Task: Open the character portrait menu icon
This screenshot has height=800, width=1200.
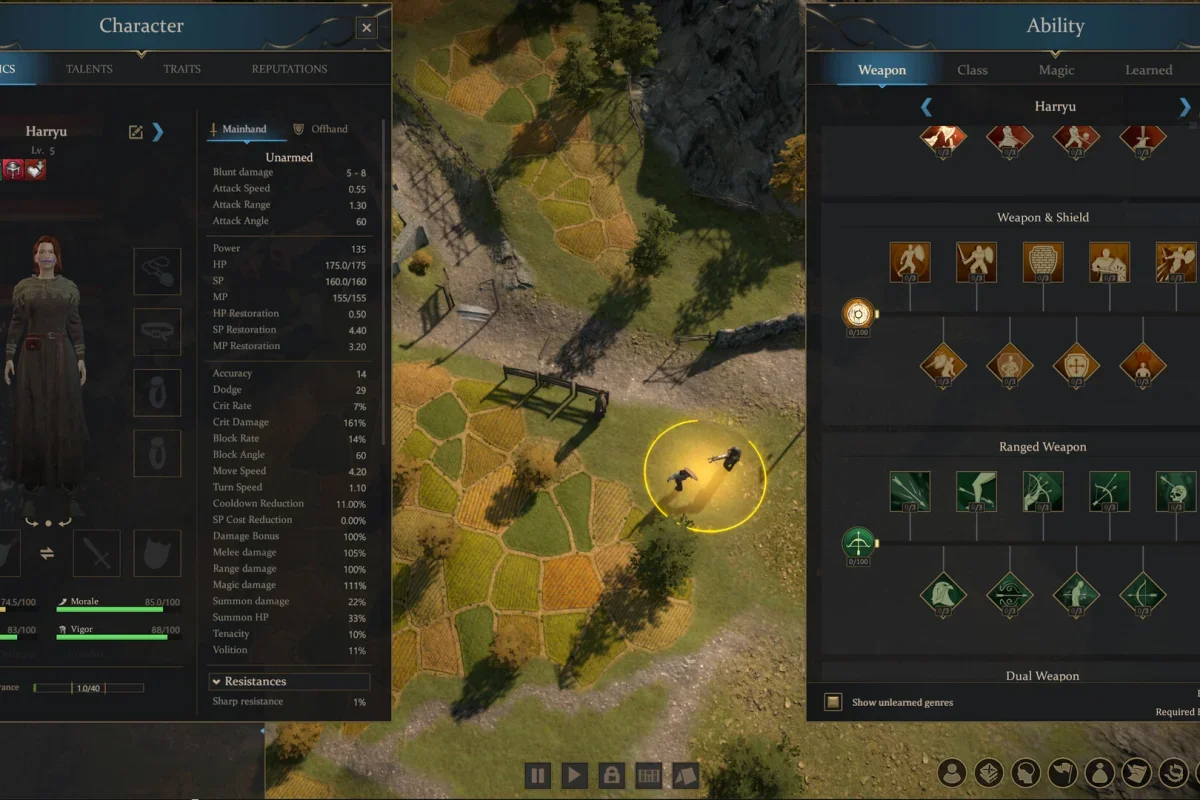Action: [953, 773]
